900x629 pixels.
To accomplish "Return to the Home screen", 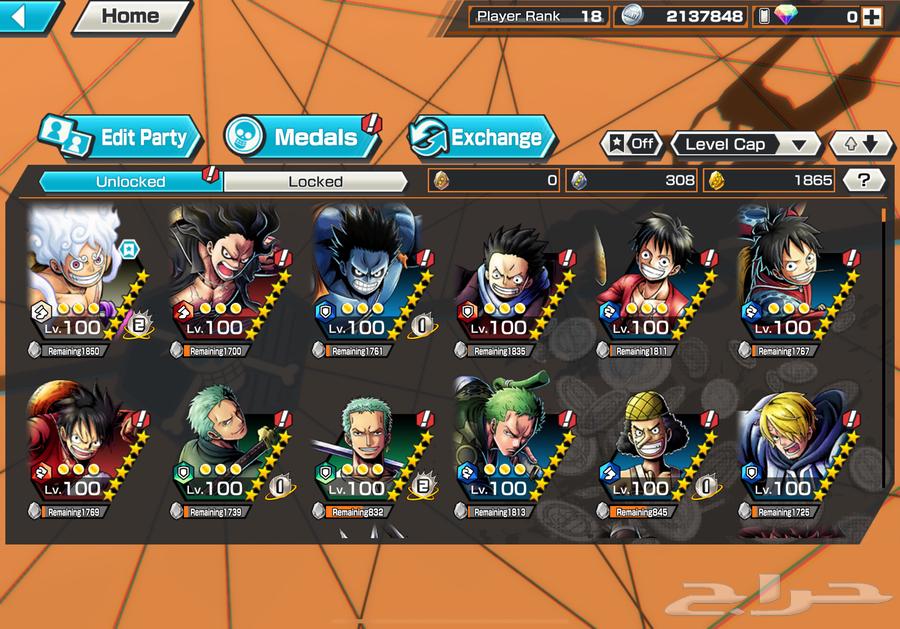I will click(x=131, y=16).
